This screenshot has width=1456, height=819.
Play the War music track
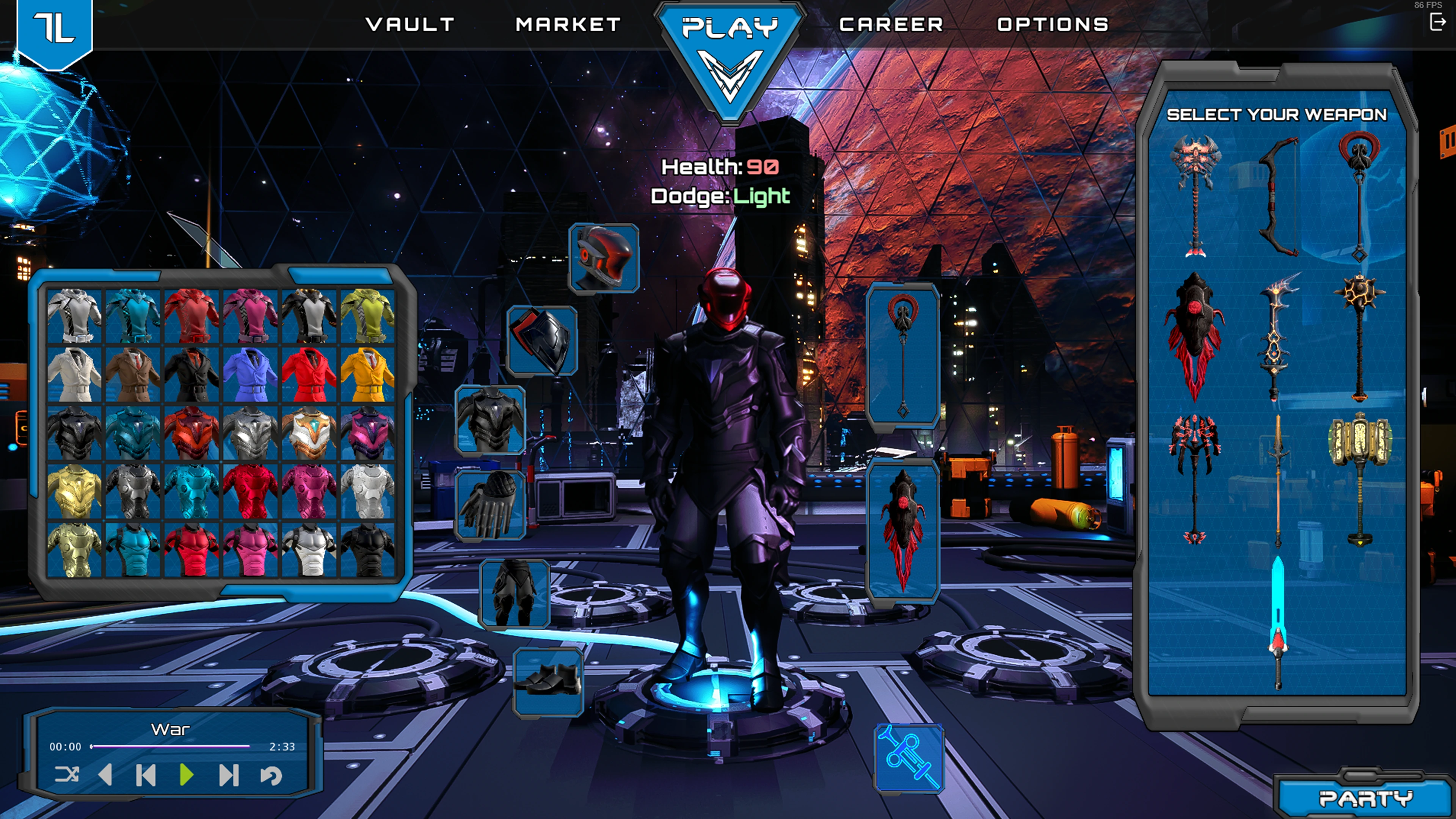186,775
